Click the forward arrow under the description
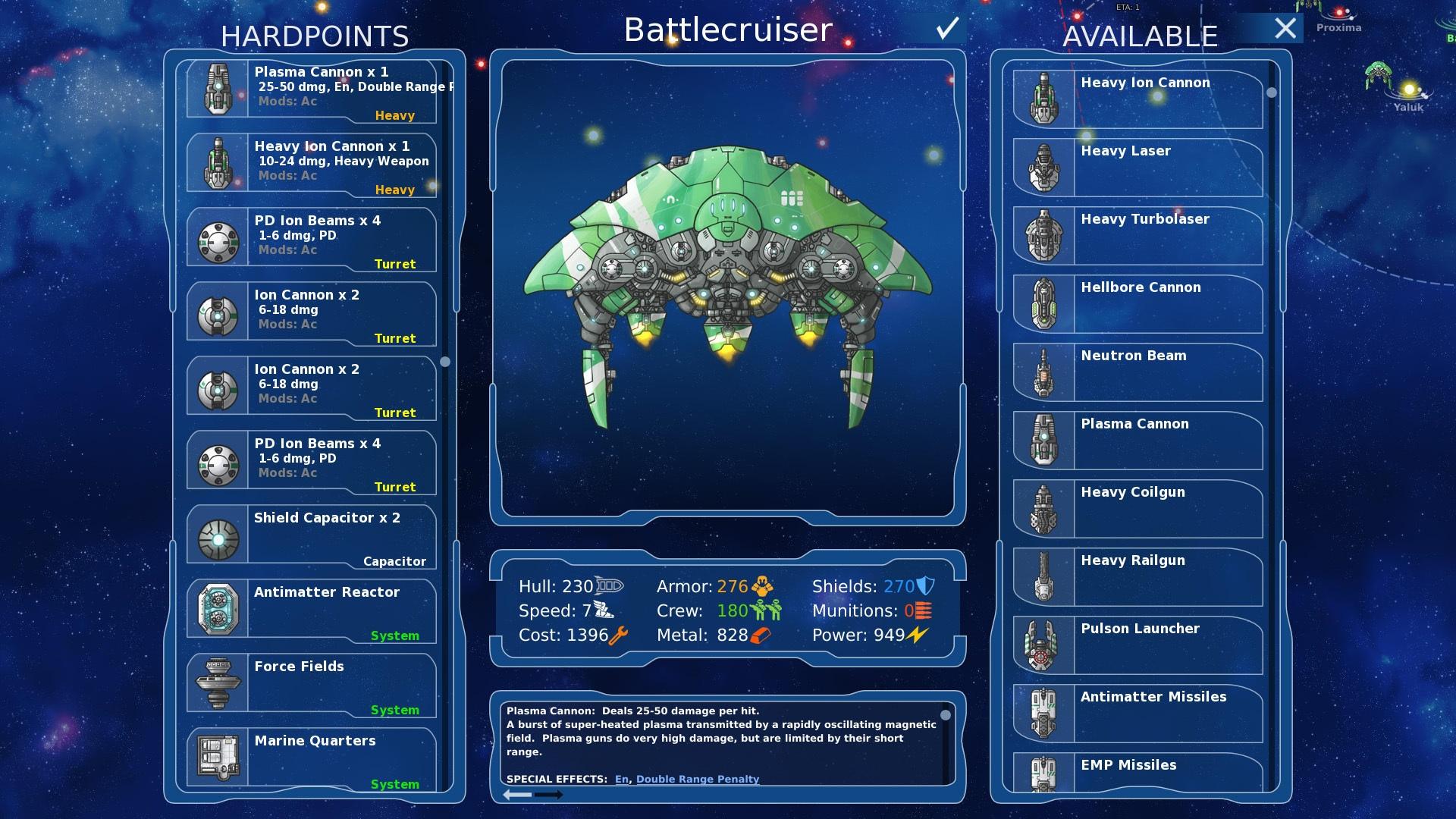1456x819 pixels. point(549,795)
